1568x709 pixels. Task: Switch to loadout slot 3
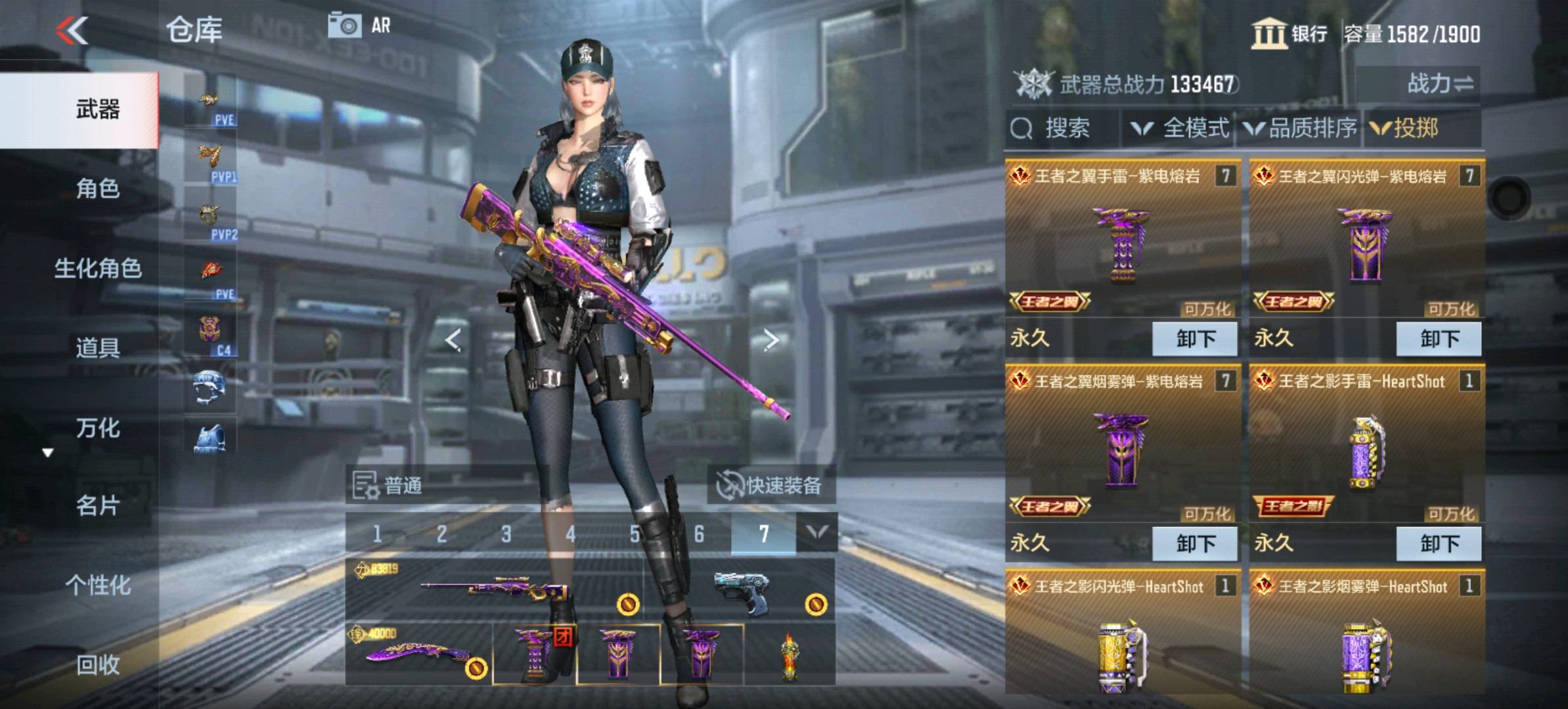506,534
